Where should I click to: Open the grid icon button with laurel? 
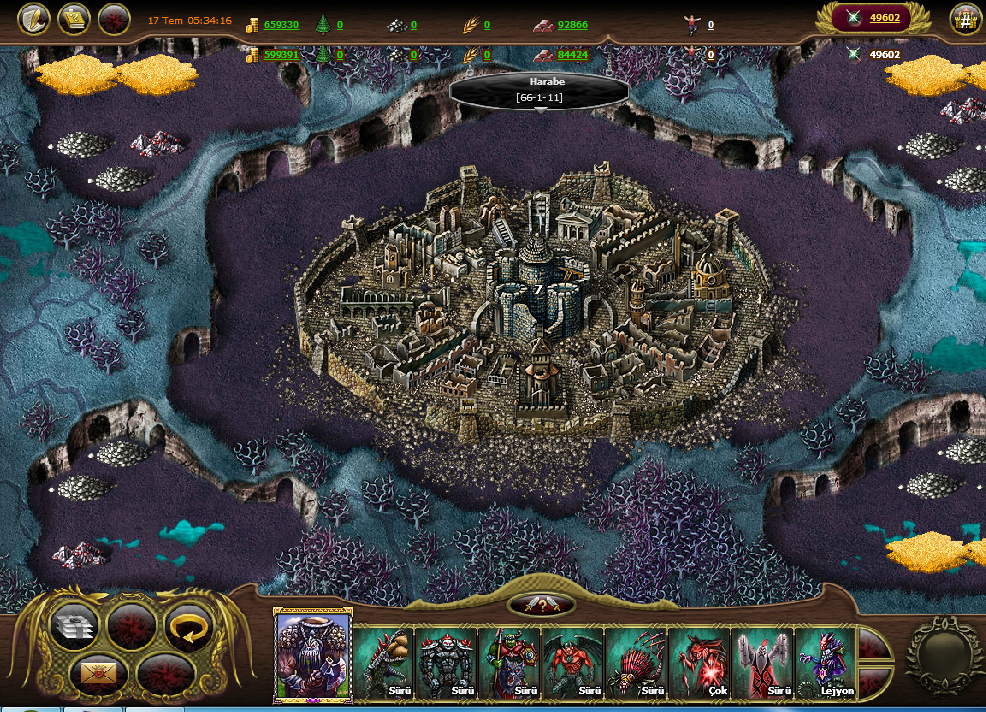tap(964, 19)
